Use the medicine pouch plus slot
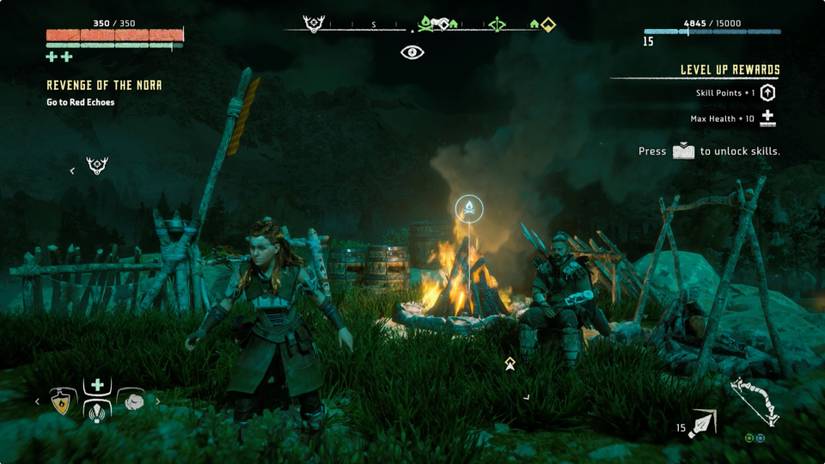 click(x=97, y=385)
